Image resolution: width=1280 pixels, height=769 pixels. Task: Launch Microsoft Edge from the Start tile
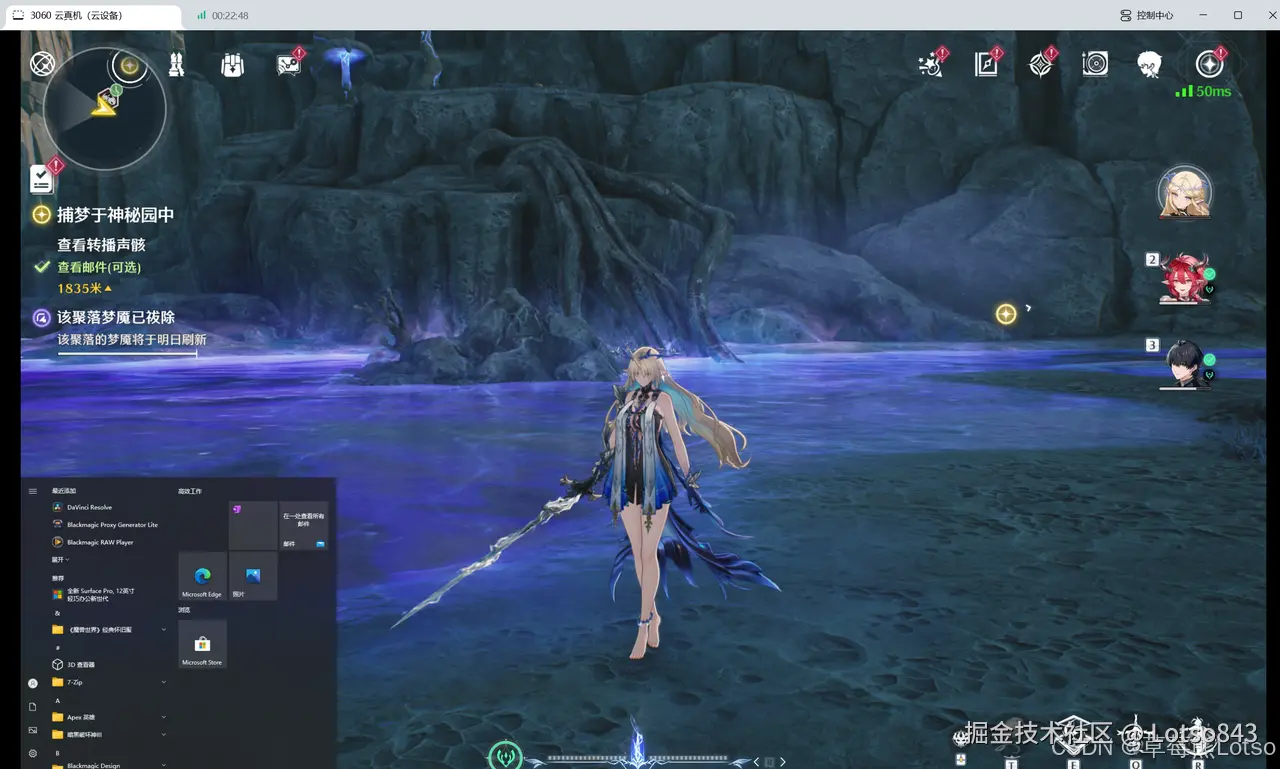(202, 577)
